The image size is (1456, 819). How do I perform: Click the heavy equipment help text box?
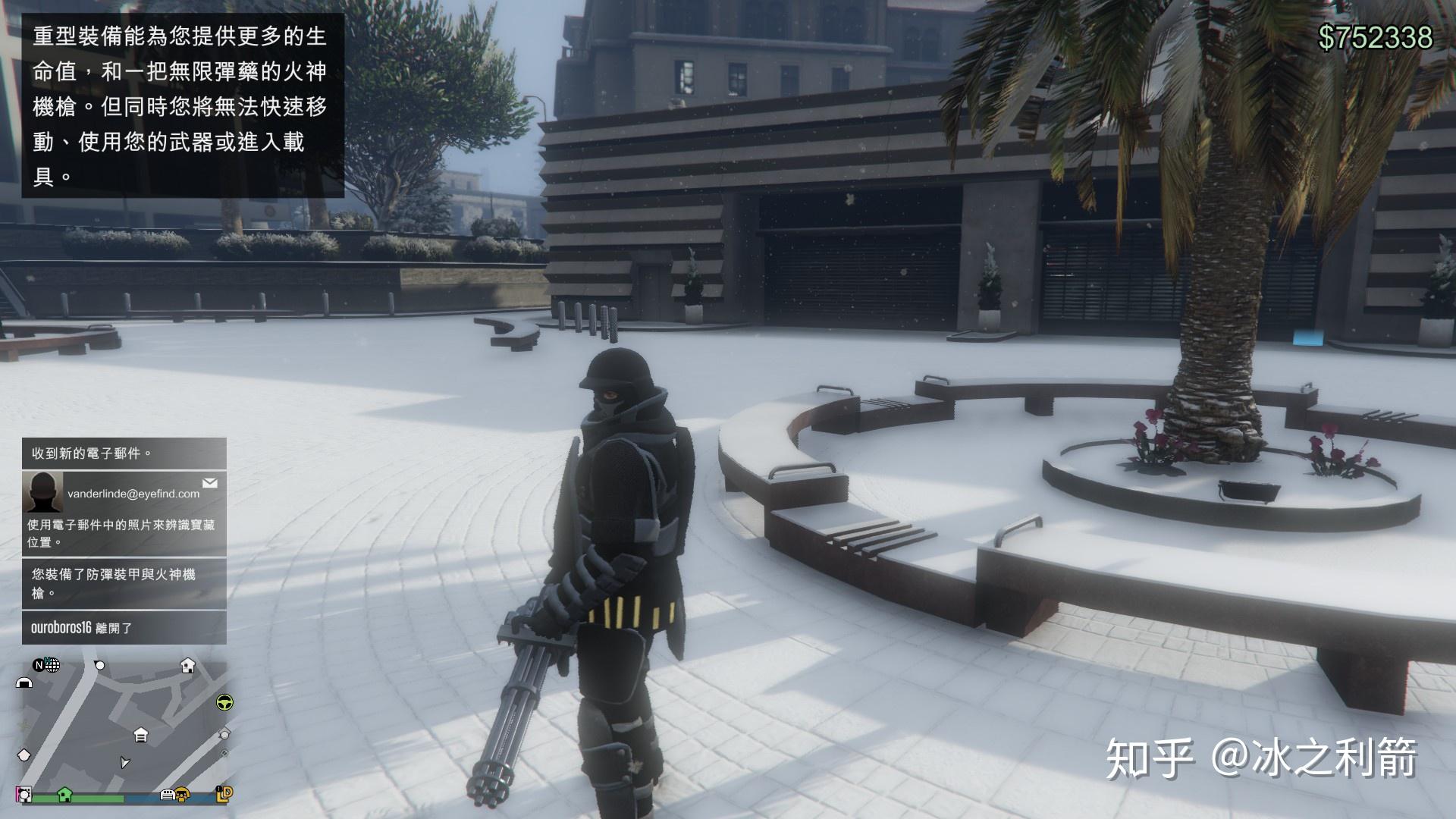[183, 105]
